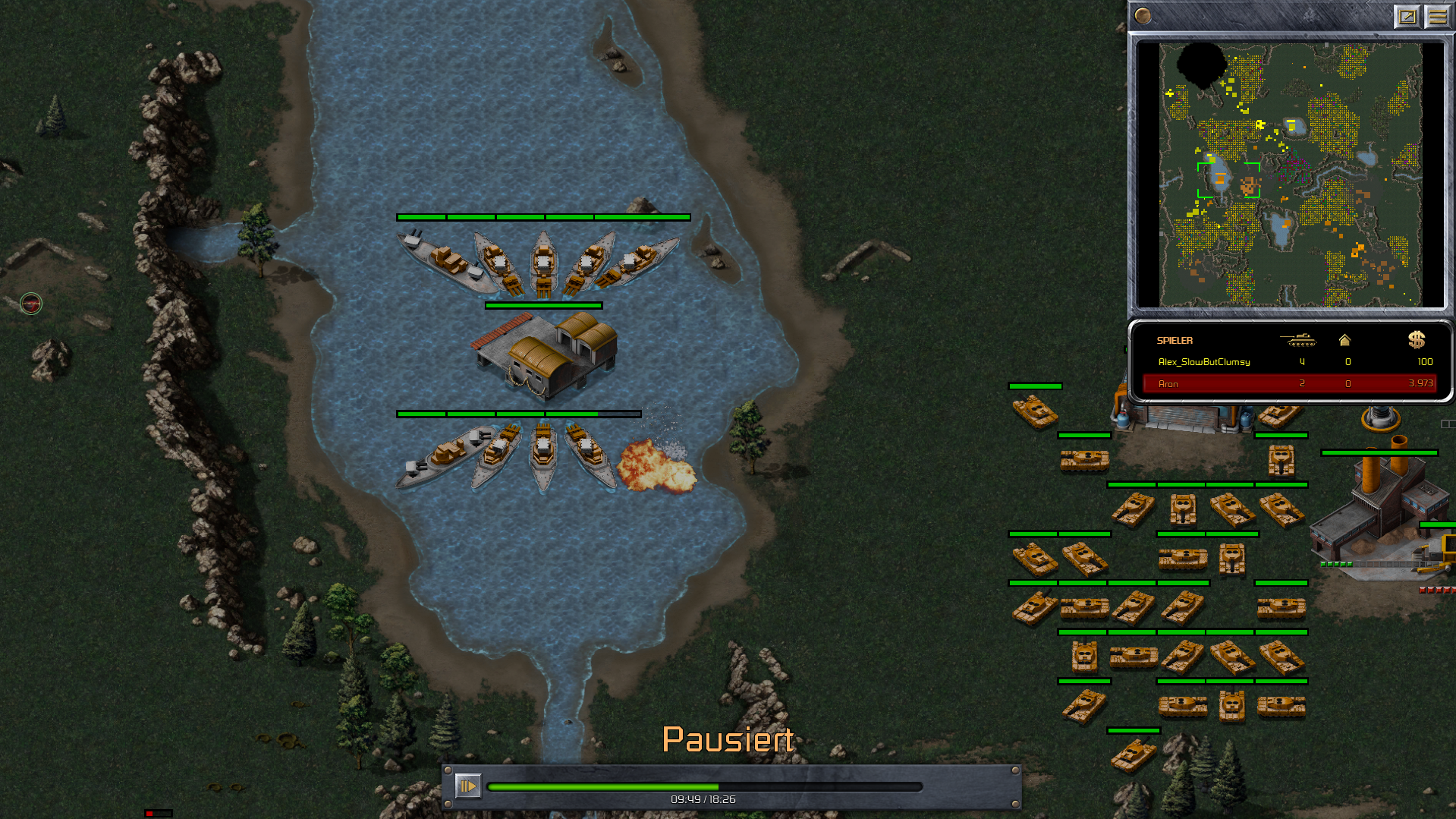Click the radar minimap
The height and width of the screenshot is (819, 1456).
coord(1290,175)
